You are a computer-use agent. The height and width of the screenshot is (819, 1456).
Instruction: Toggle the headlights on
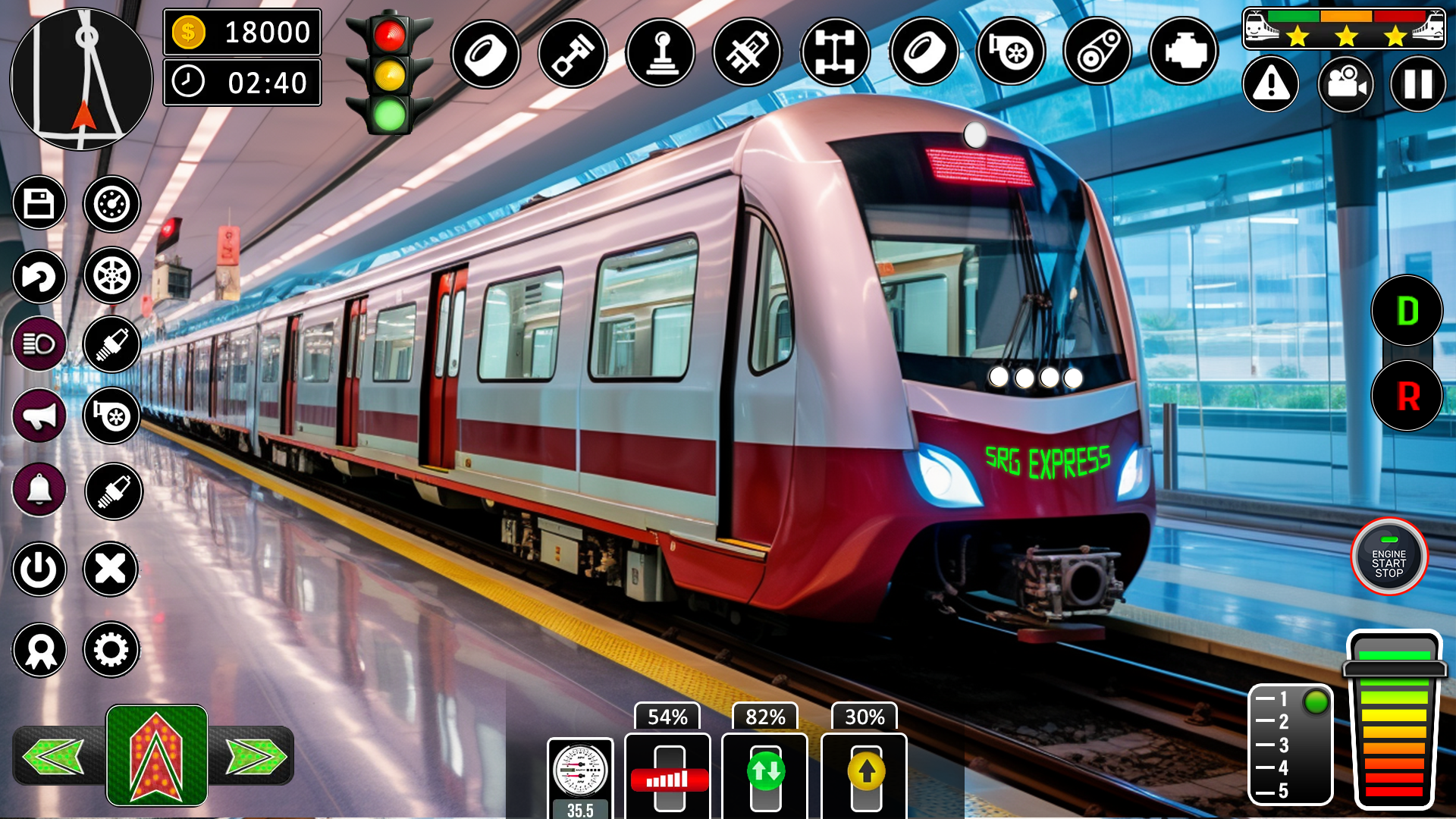[x=39, y=345]
